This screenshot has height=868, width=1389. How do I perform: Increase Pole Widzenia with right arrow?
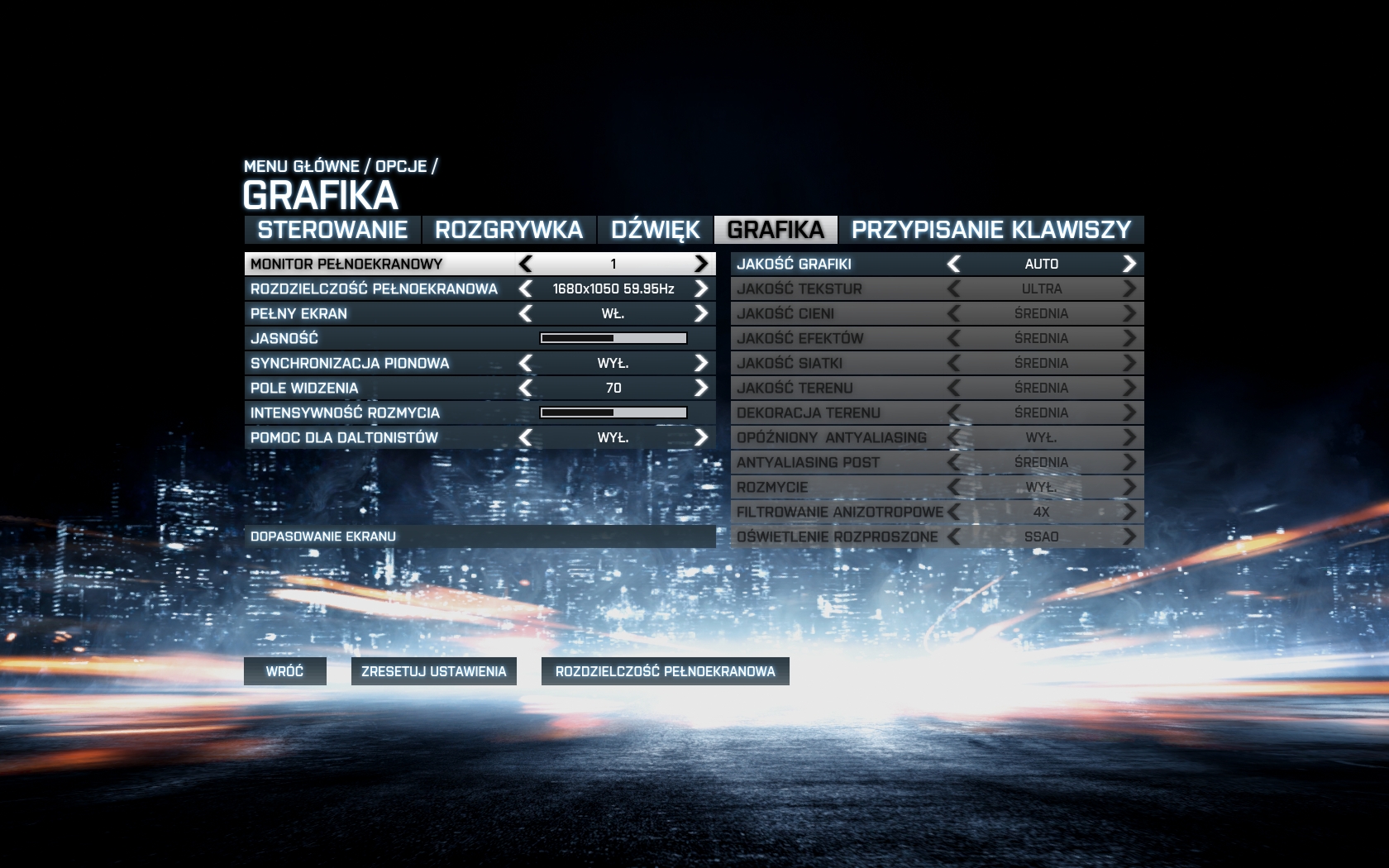(x=701, y=388)
